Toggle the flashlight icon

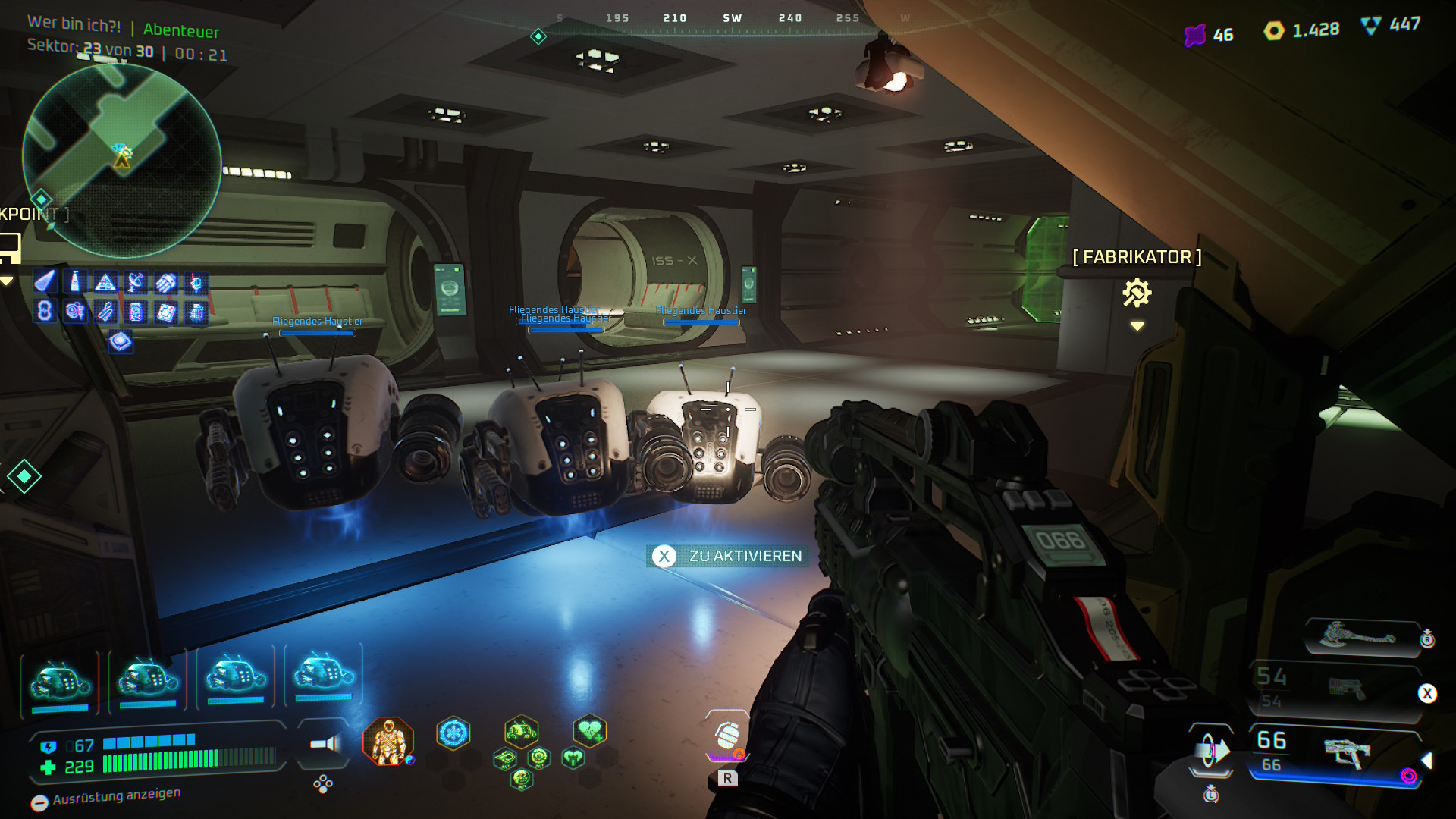click(325, 744)
